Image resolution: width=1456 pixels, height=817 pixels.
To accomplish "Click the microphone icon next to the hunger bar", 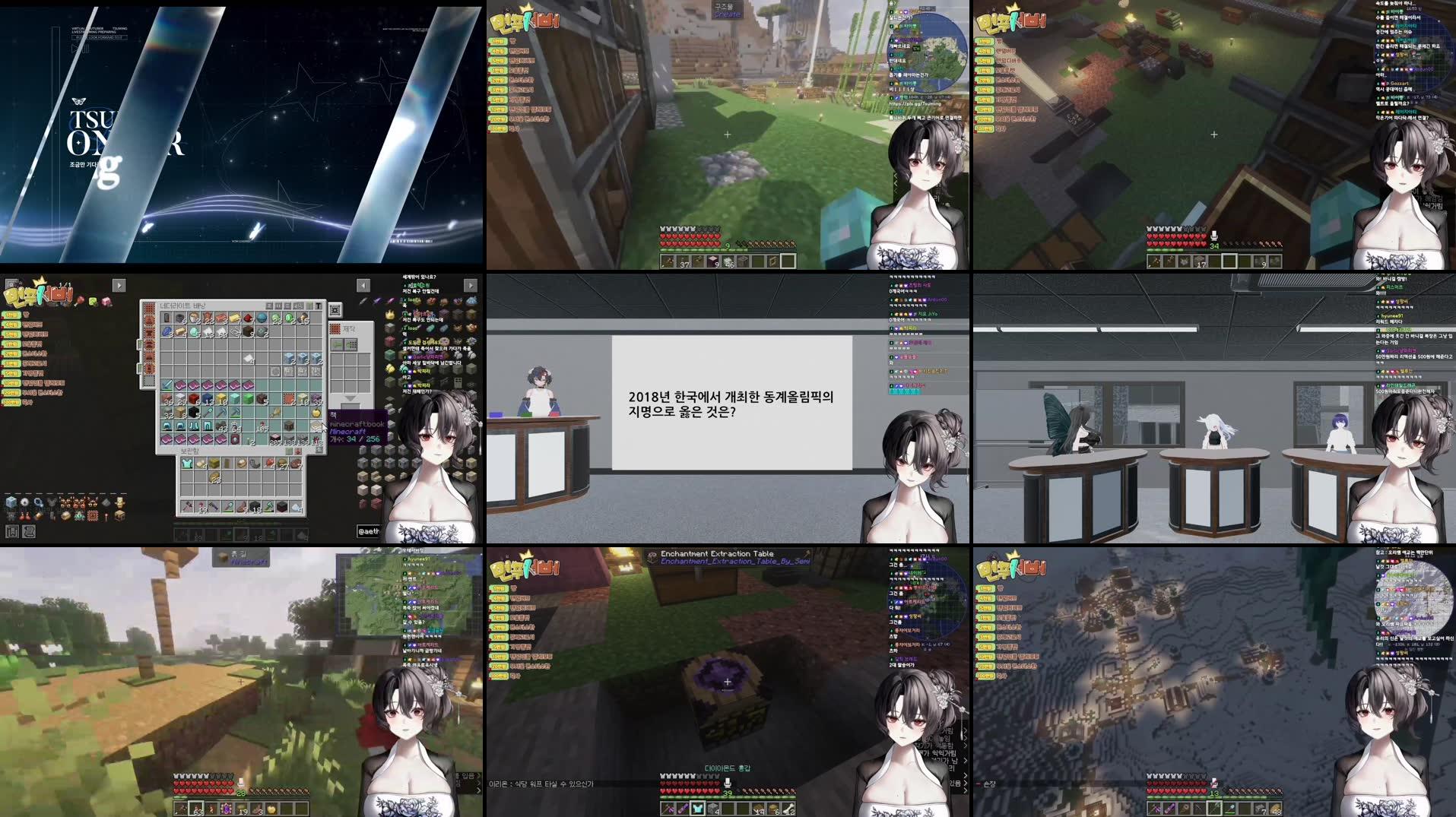I will click(1214, 236).
